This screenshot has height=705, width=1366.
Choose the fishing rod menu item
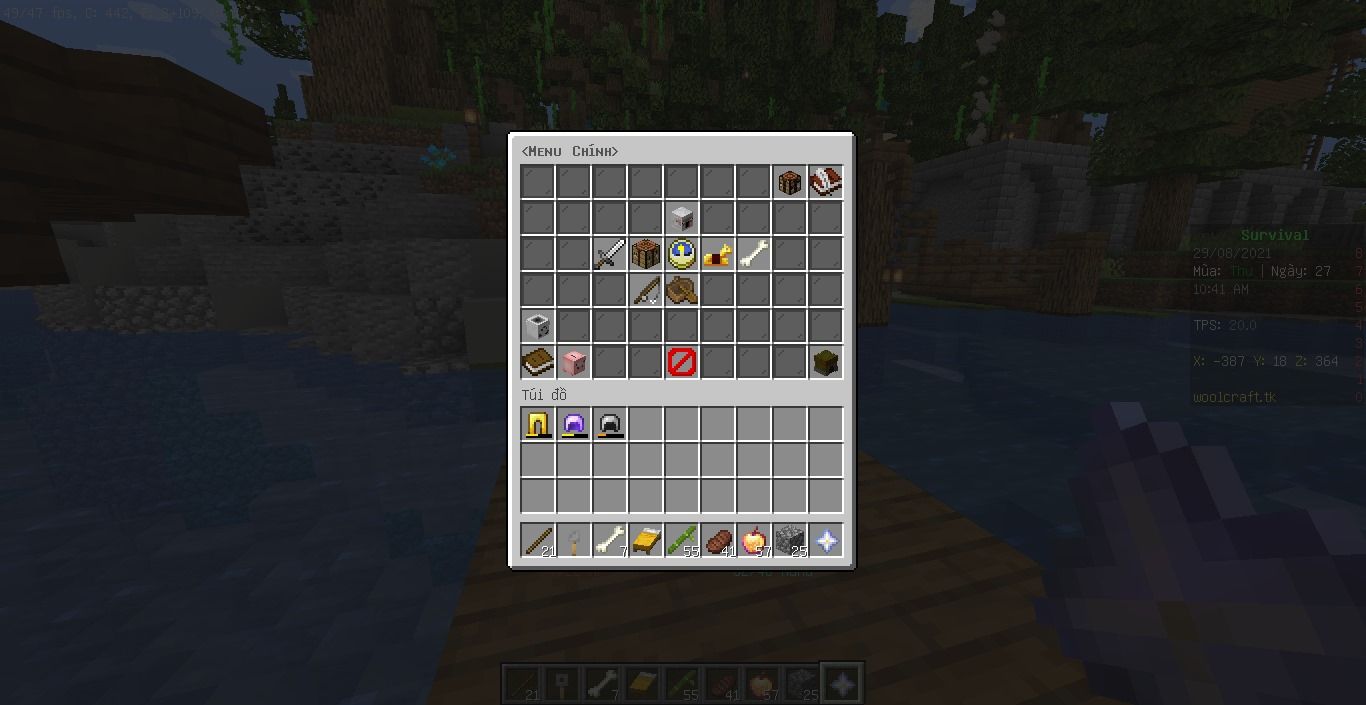(645, 290)
